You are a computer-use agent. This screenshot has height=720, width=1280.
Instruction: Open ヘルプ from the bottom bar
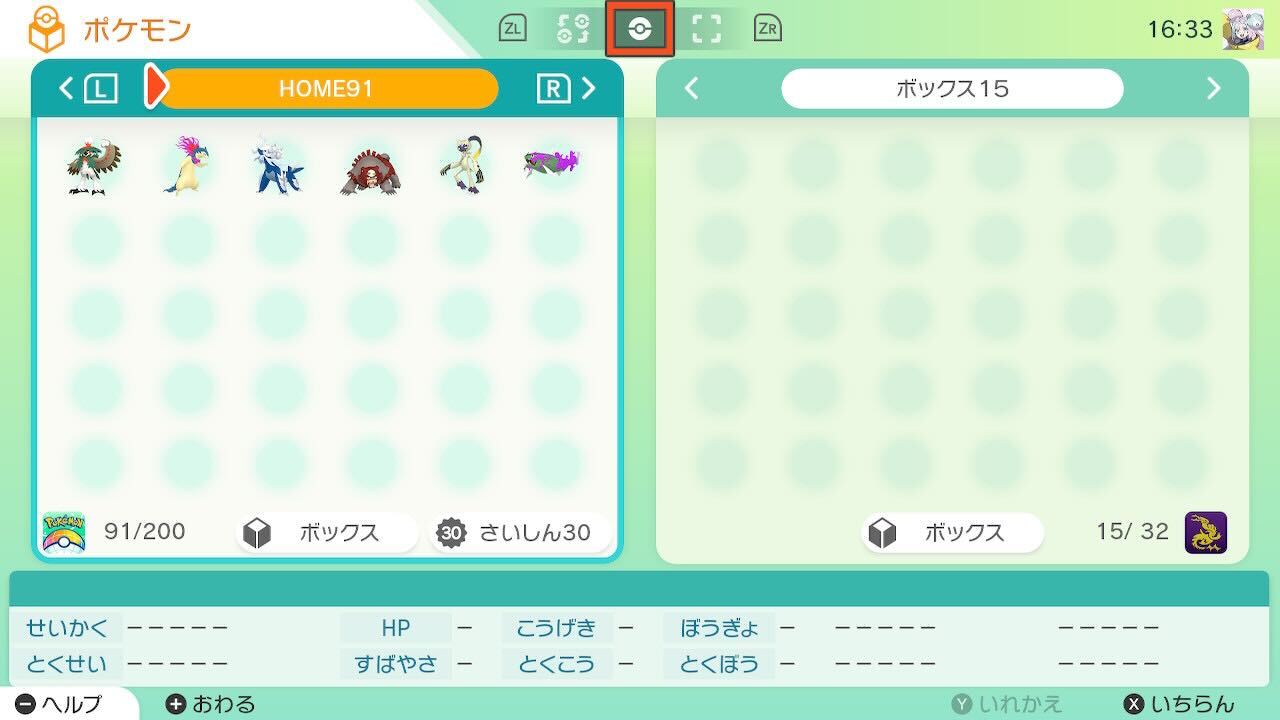(60, 702)
